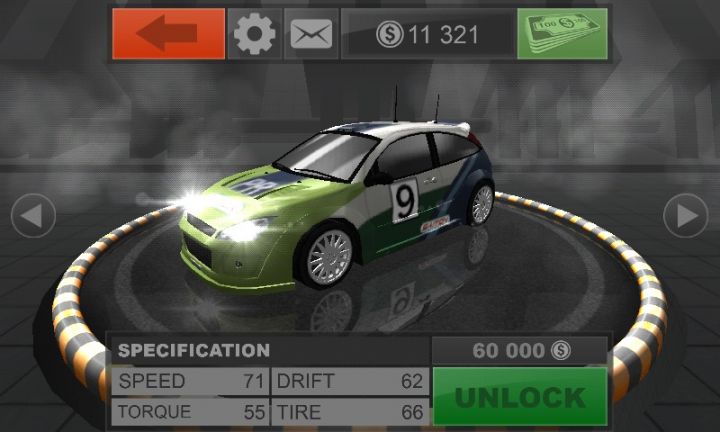The image size is (720, 432).
Task: Open the envelope mail button
Action: [x=311, y=34]
